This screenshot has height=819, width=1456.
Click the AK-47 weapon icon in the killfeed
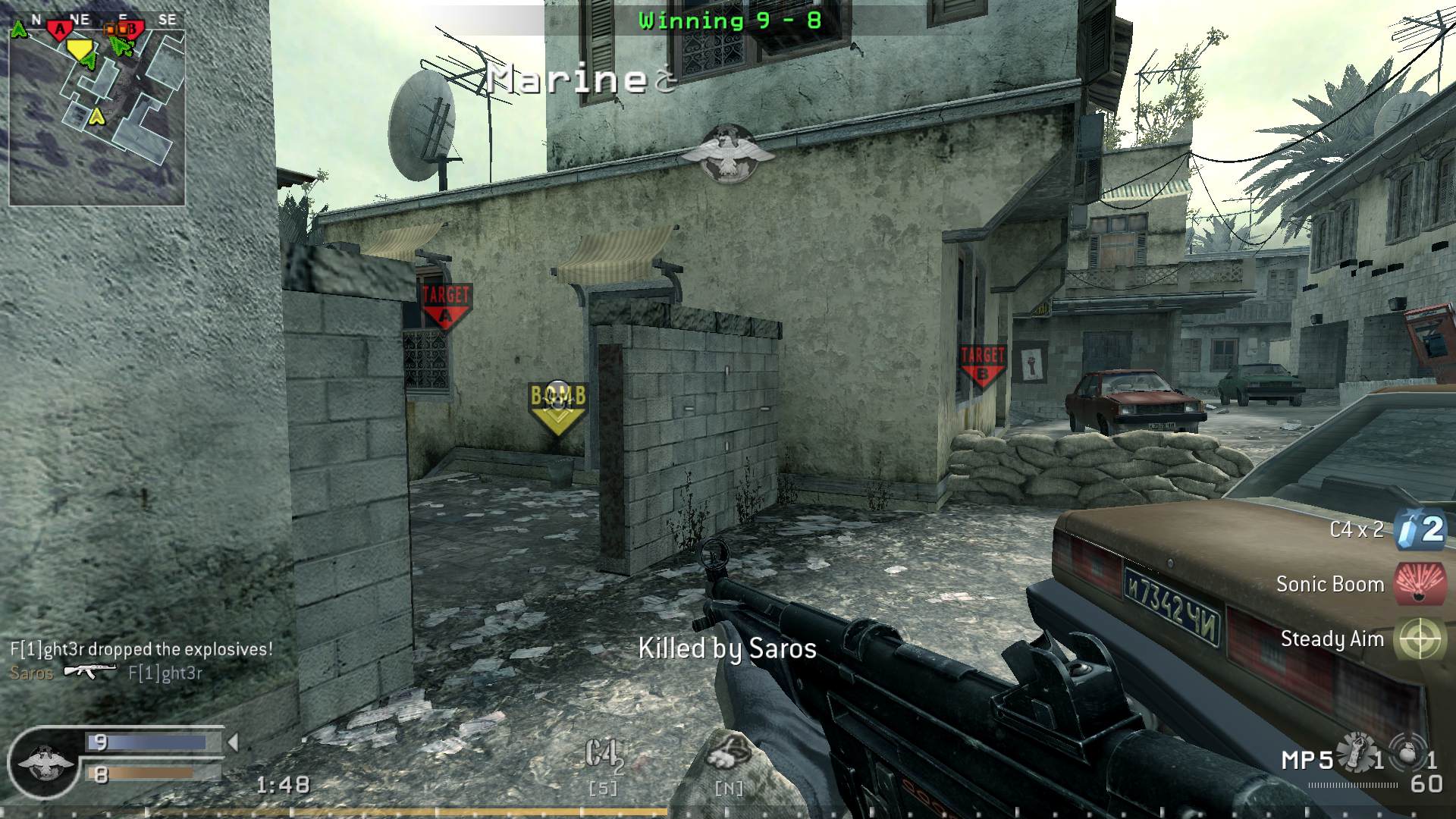point(92,671)
